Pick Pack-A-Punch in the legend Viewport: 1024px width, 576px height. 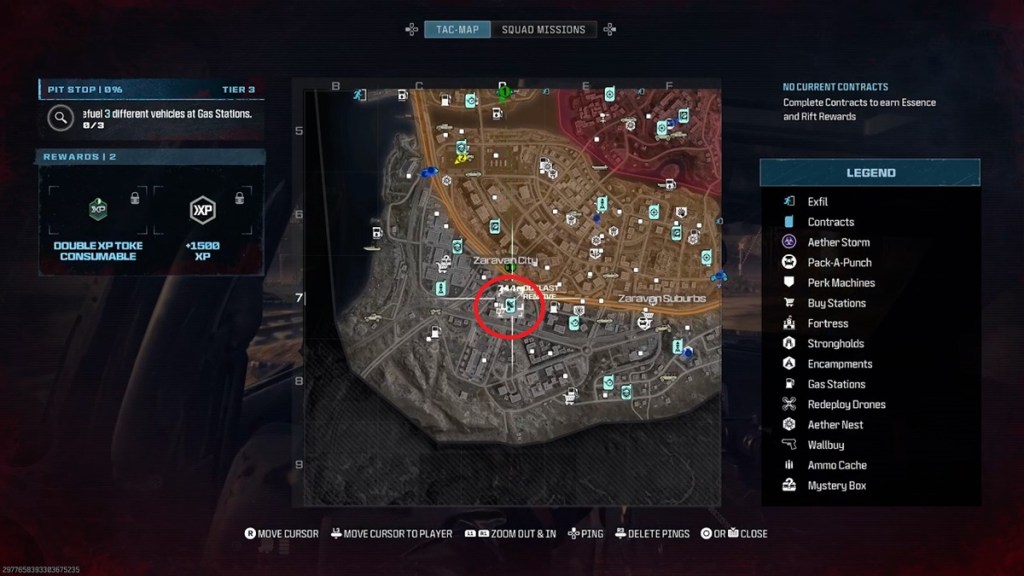(x=839, y=262)
